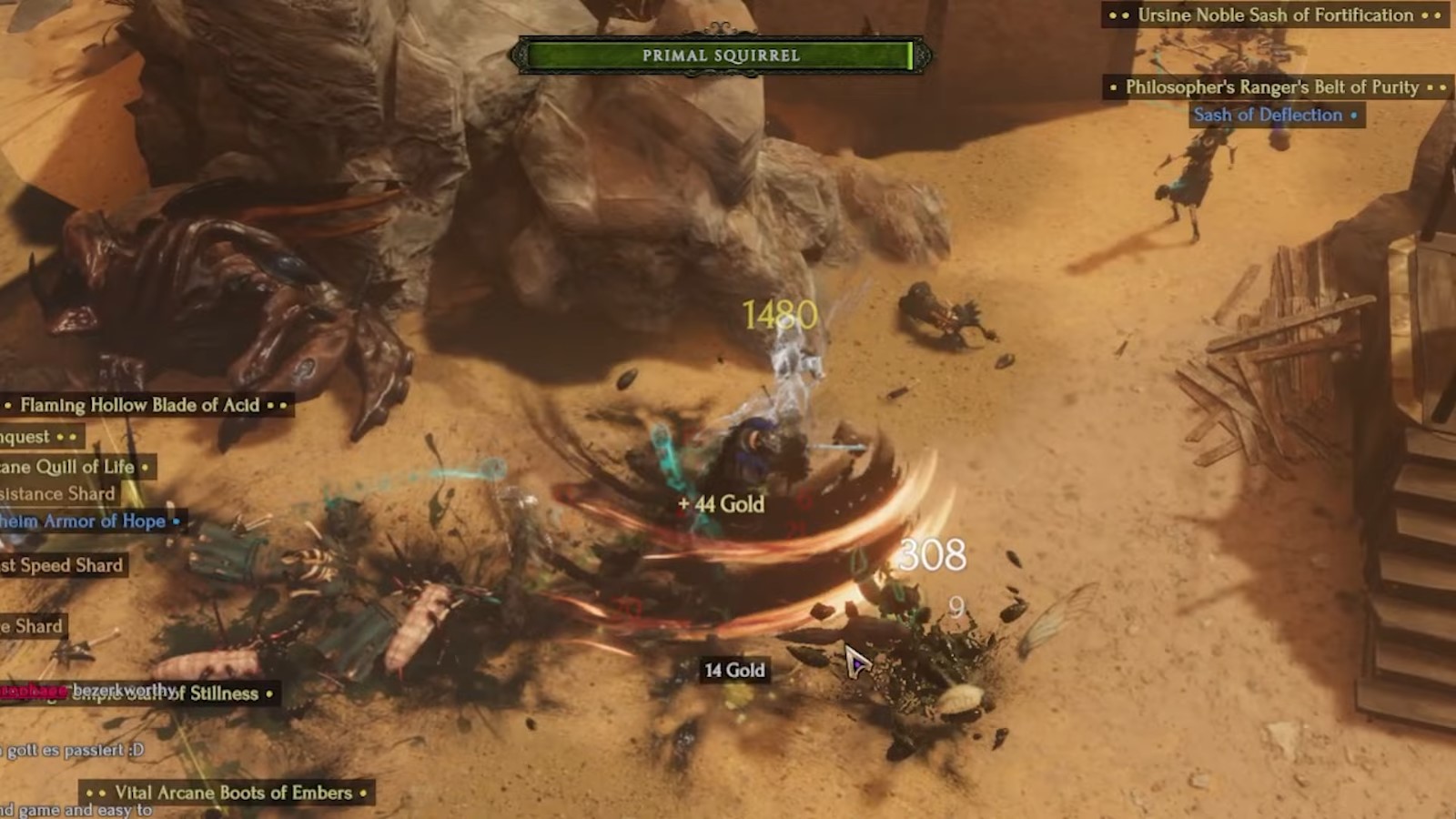Click the Primal Squirrel boss health bar
Image resolution: width=1456 pixels, height=819 pixels.
coord(722,55)
